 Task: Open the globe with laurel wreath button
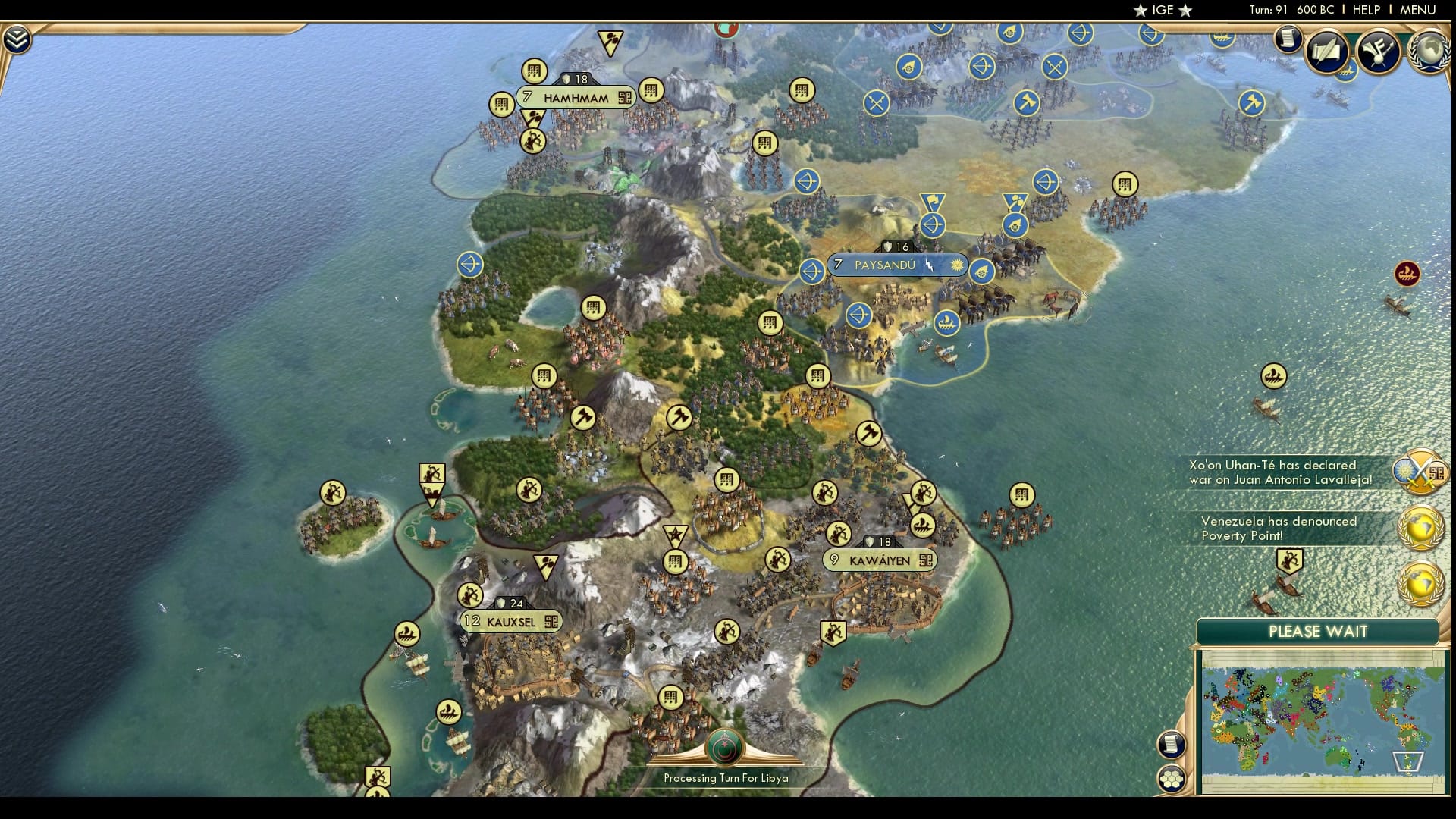(1428, 52)
